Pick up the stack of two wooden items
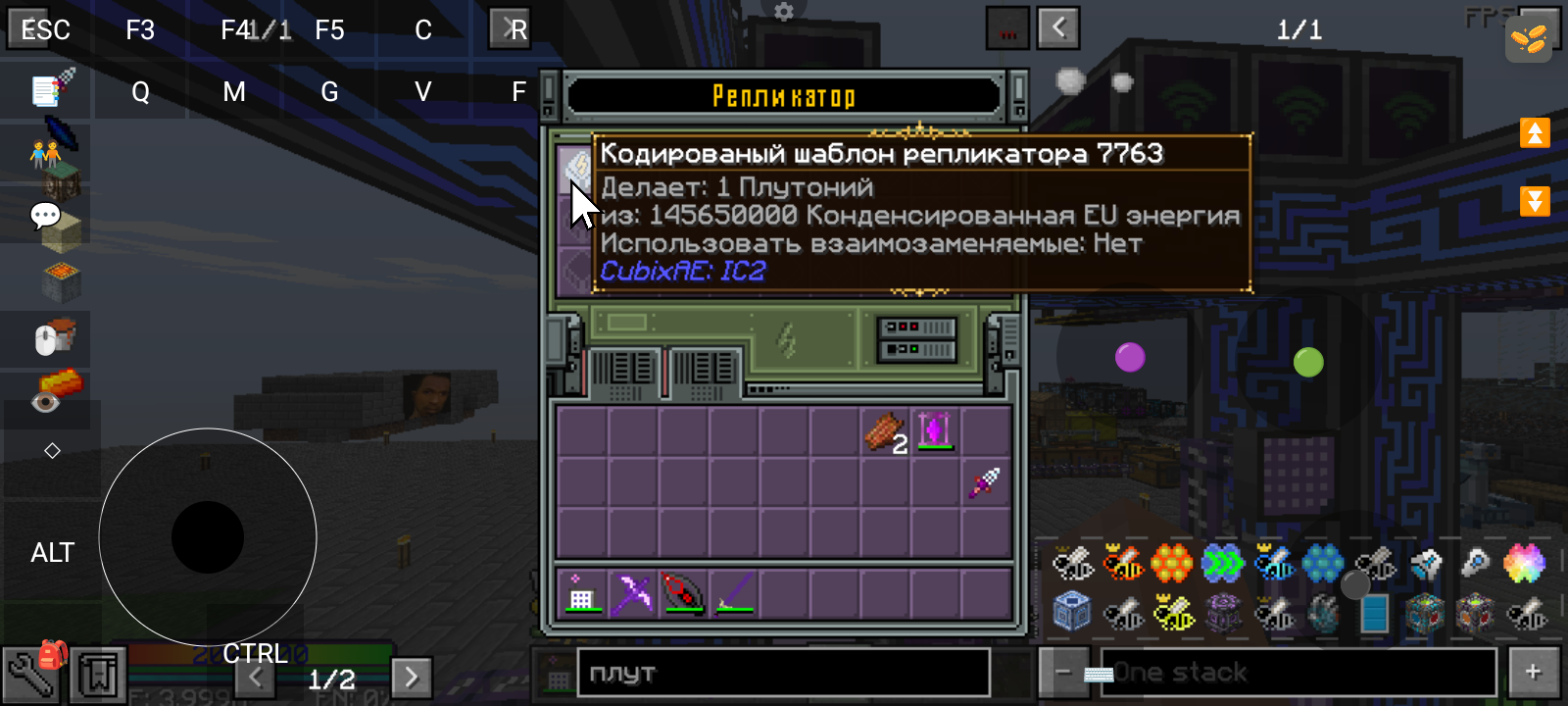This screenshot has width=1568, height=706. [x=885, y=431]
